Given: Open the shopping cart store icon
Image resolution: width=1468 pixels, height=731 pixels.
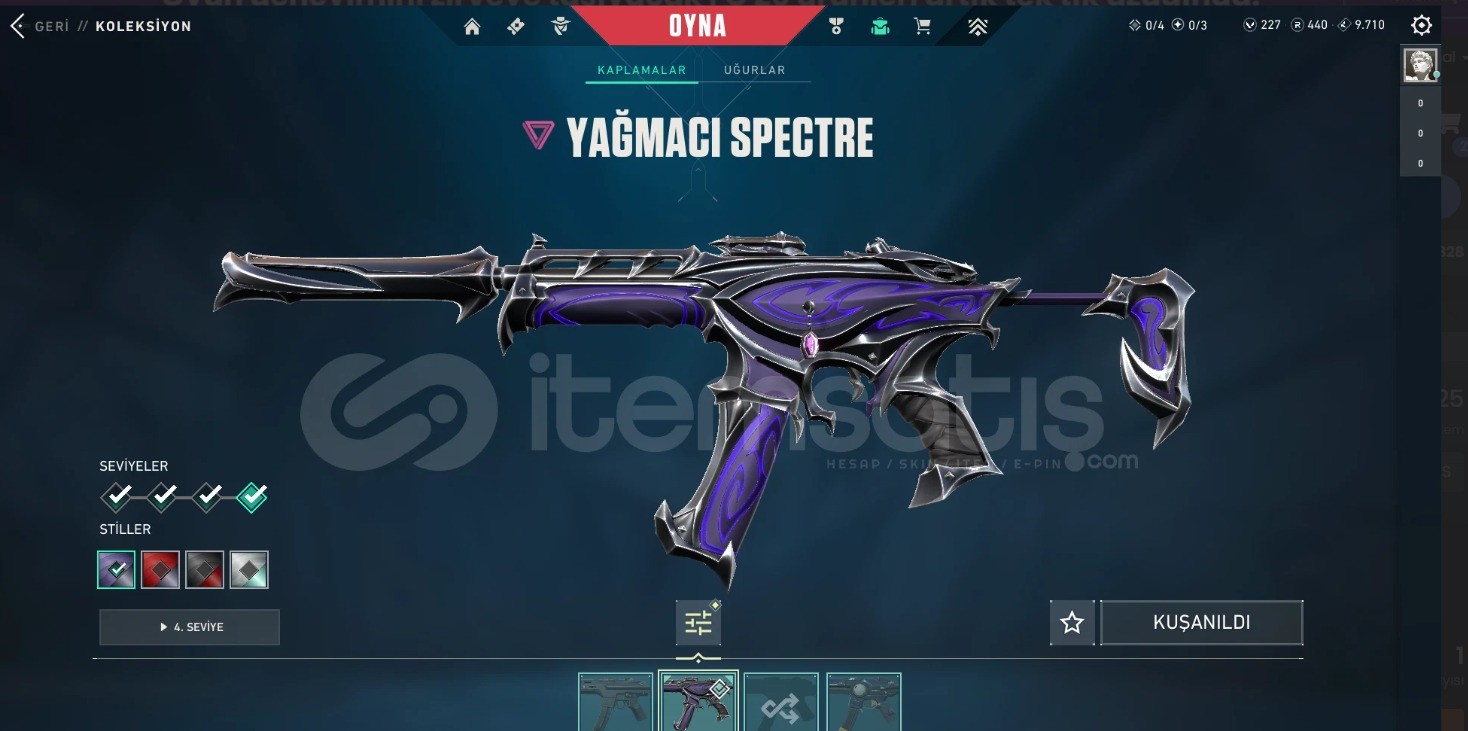Looking at the screenshot, I should coord(922,27).
